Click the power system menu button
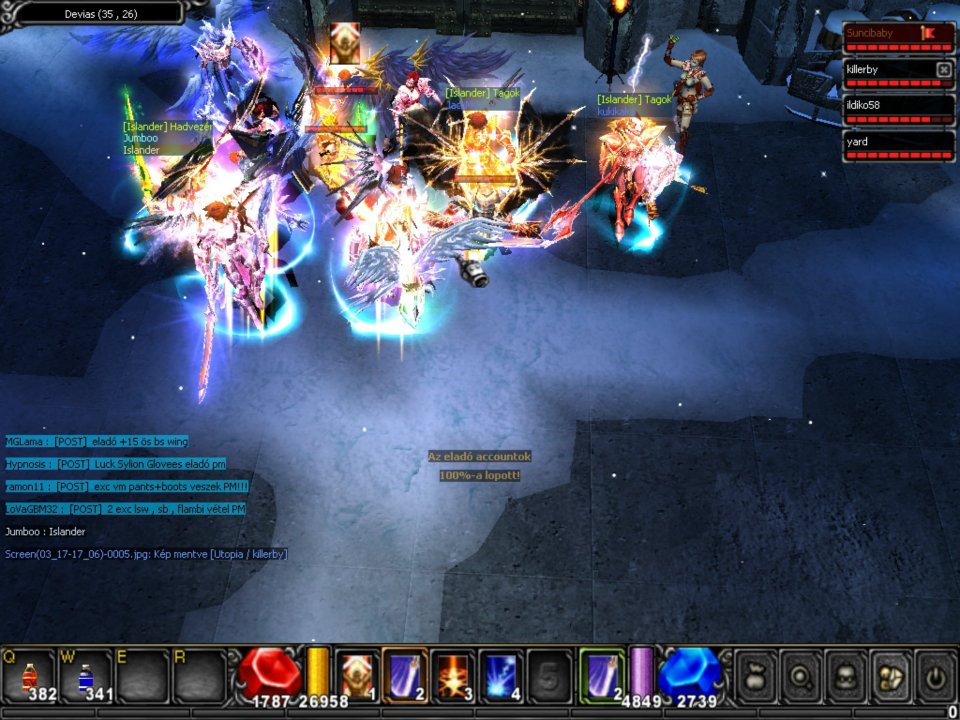960x720 pixels. (935, 675)
